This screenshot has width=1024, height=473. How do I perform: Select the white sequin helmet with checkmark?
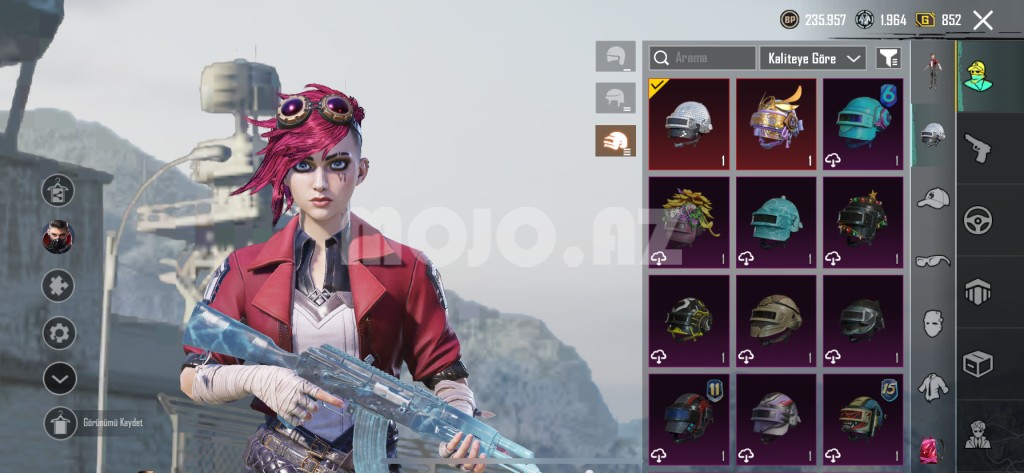pyautogui.click(x=689, y=124)
